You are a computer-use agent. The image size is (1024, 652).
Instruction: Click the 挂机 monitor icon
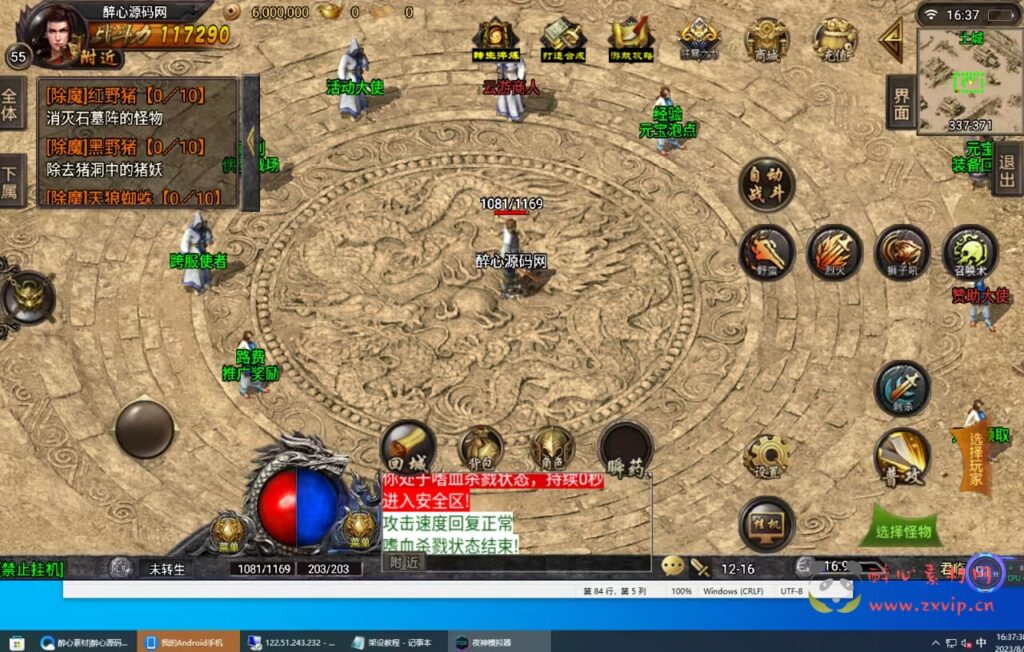click(767, 524)
